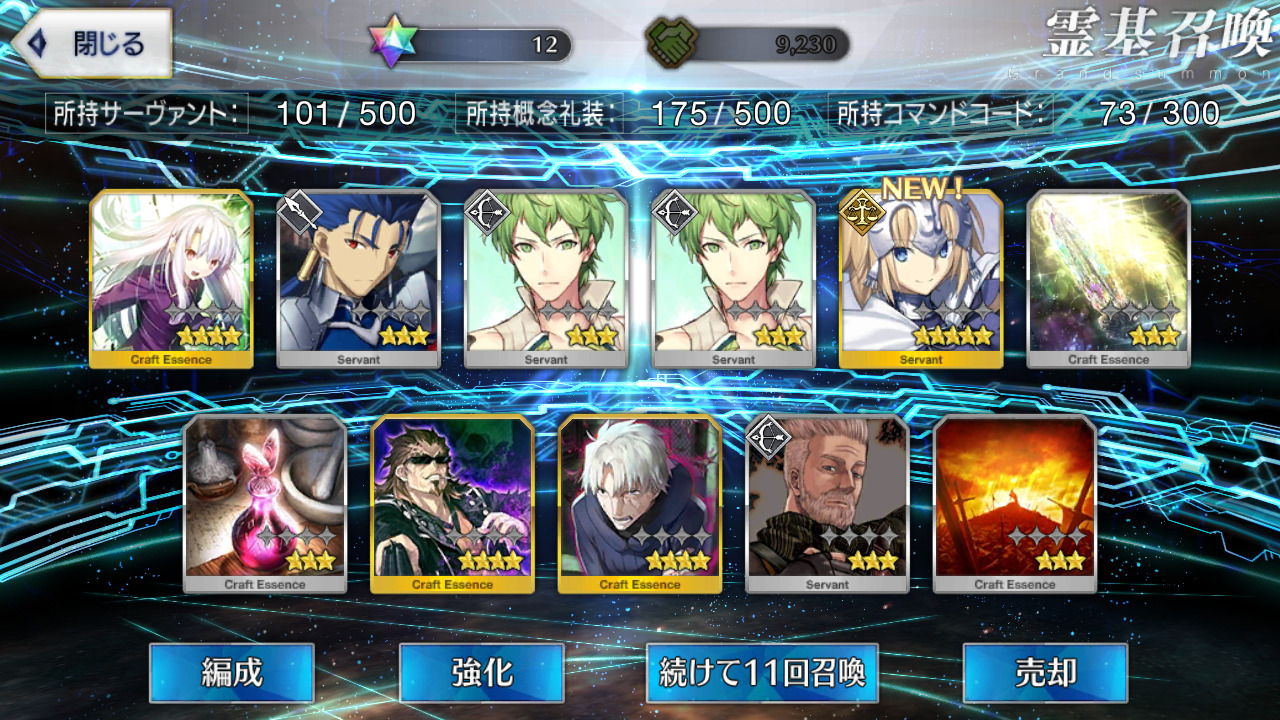This screenshot has width=1280, height=720.
Task: Inspect the burning battlefield Craft Essence card
Action: pos(1014,503)
